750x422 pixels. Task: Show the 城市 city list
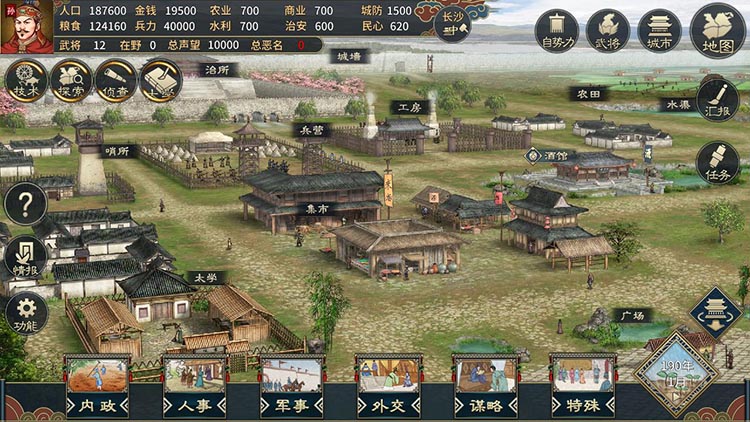click(x=659, y=32)
